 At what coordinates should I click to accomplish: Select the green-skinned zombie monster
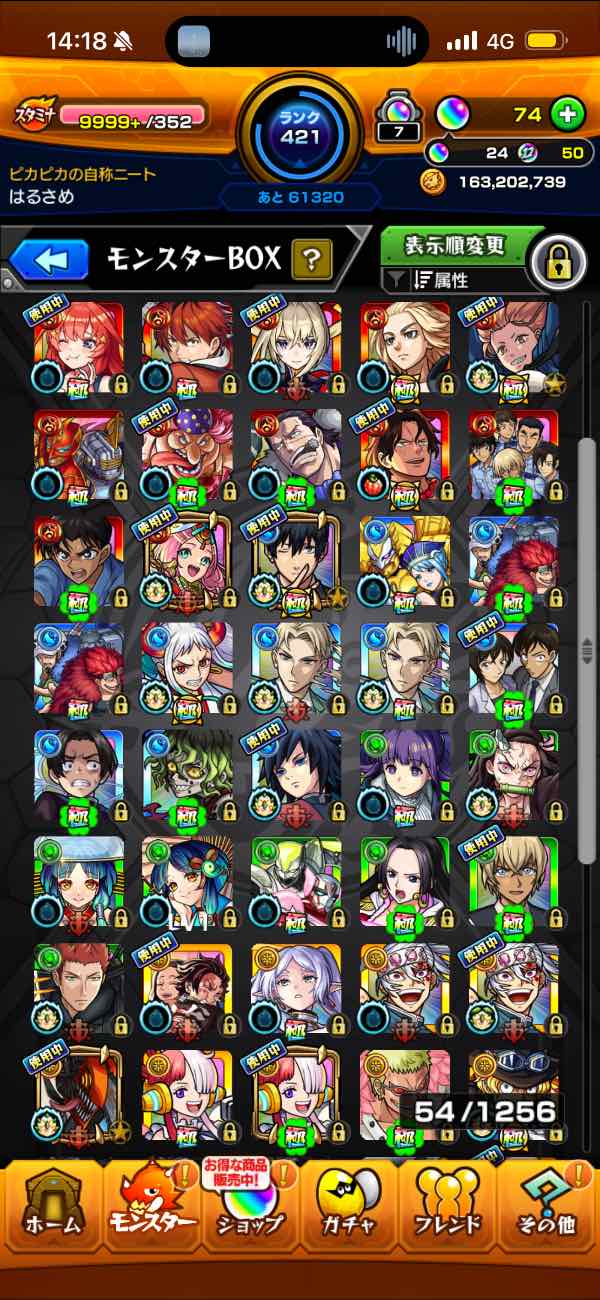pos(188,775)
